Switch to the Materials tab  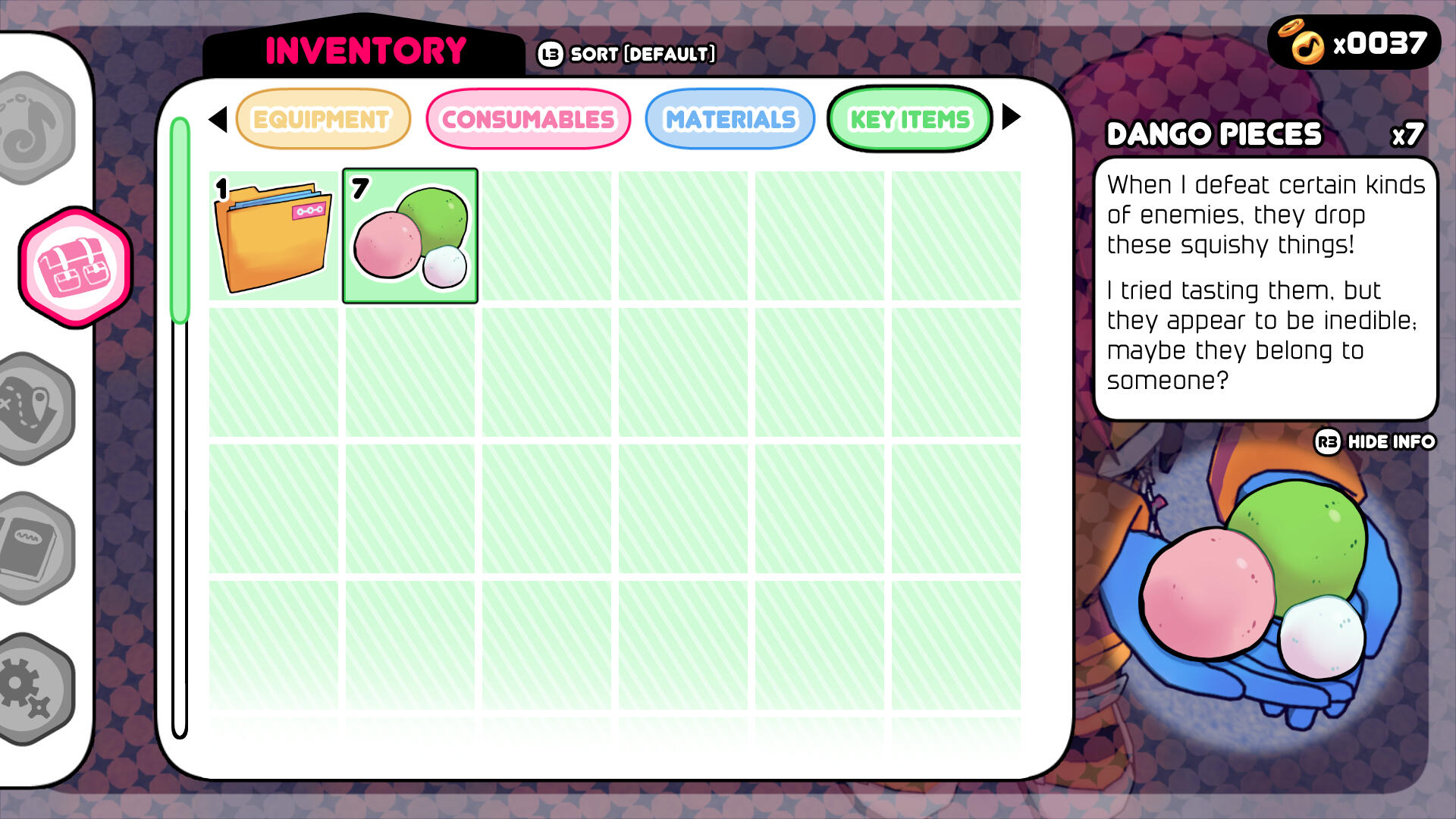(730, 118)
